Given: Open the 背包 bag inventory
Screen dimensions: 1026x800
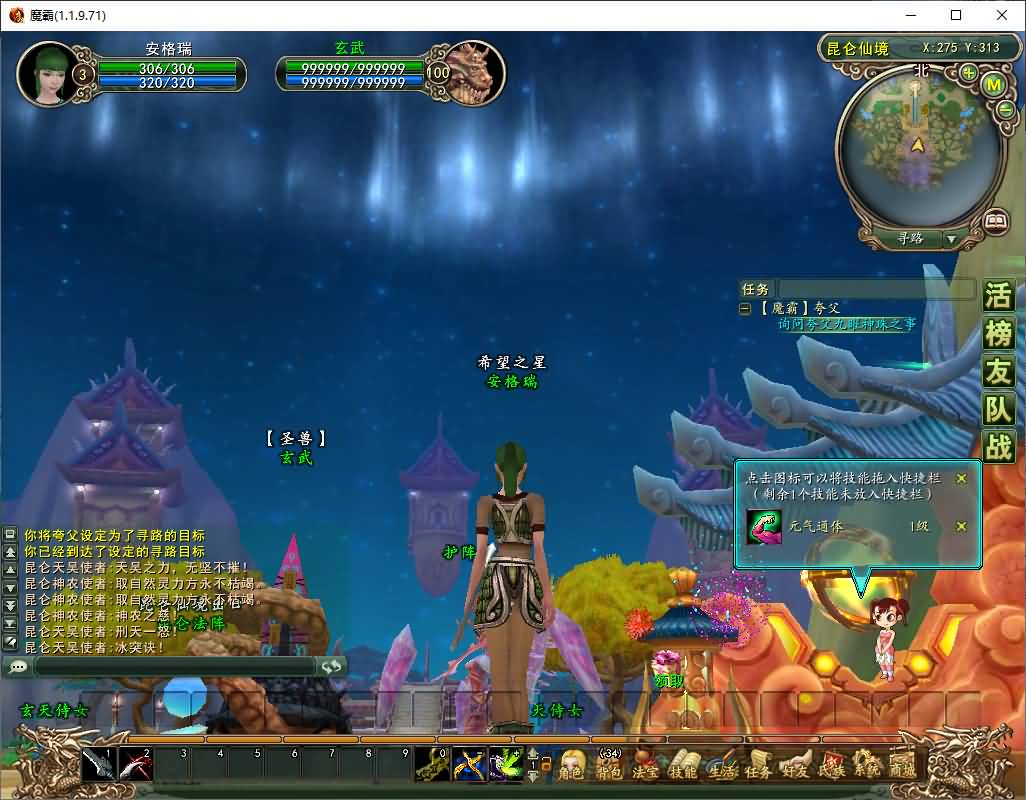Looking at the screenshot, I should pos(608,766).
